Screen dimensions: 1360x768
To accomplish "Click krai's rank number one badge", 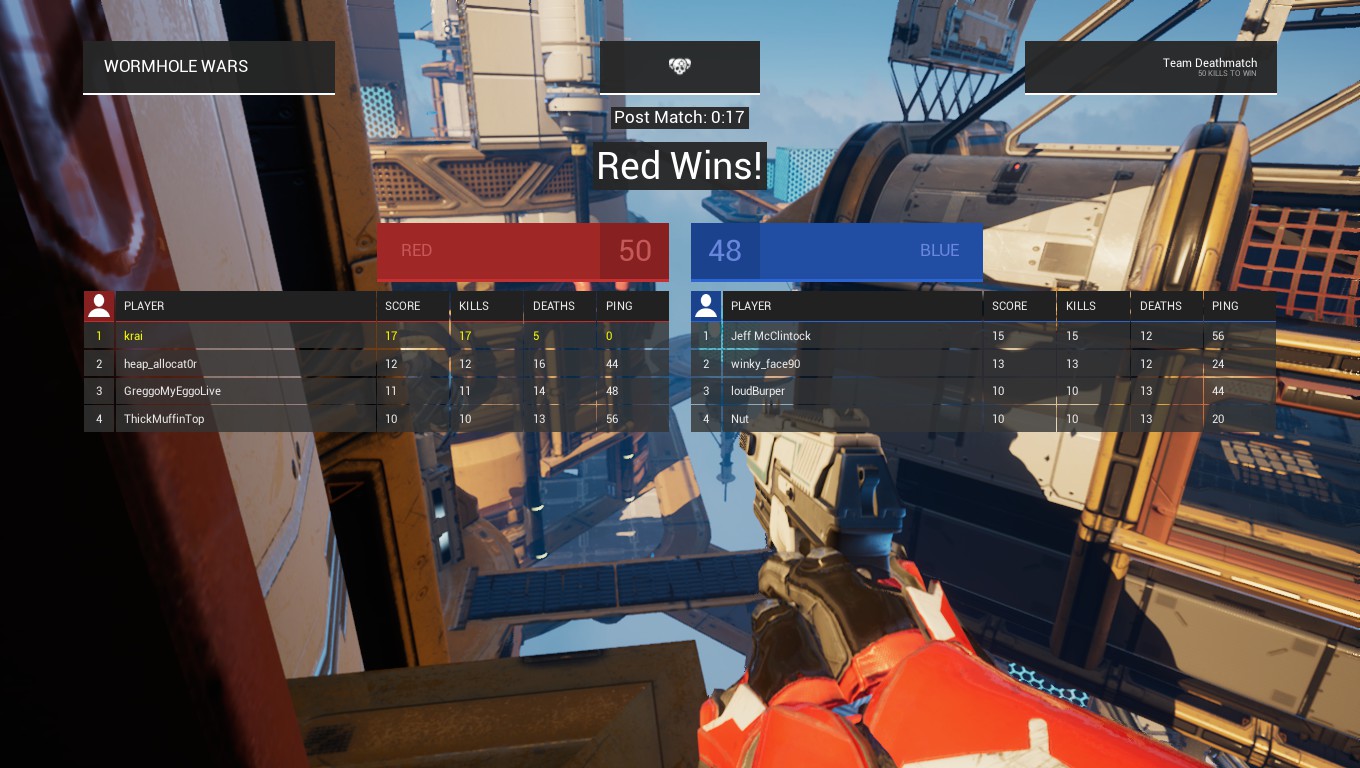I will click(98, 335).
